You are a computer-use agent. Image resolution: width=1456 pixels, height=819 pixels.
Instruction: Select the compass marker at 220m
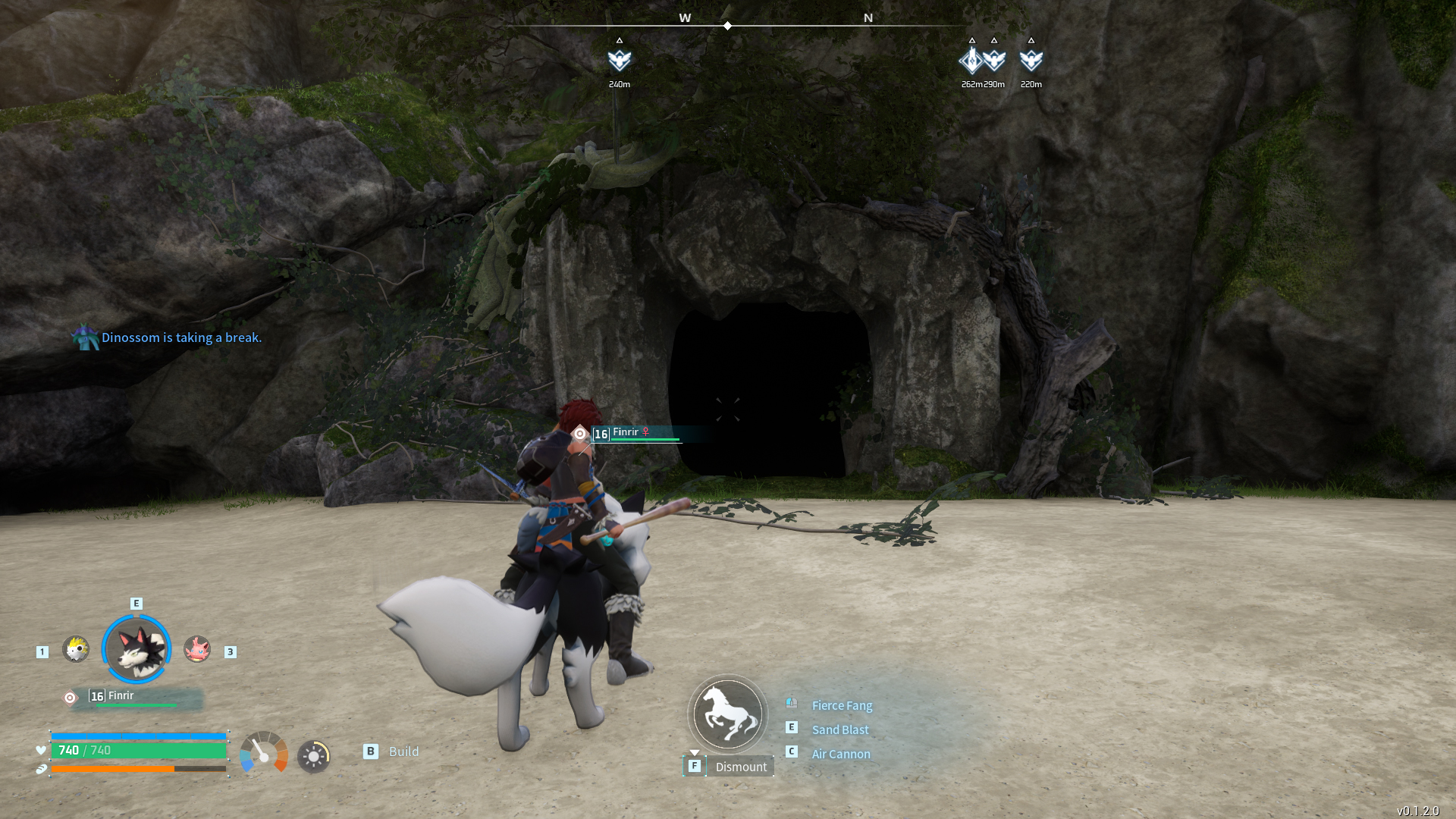(x=1031, y=60)
